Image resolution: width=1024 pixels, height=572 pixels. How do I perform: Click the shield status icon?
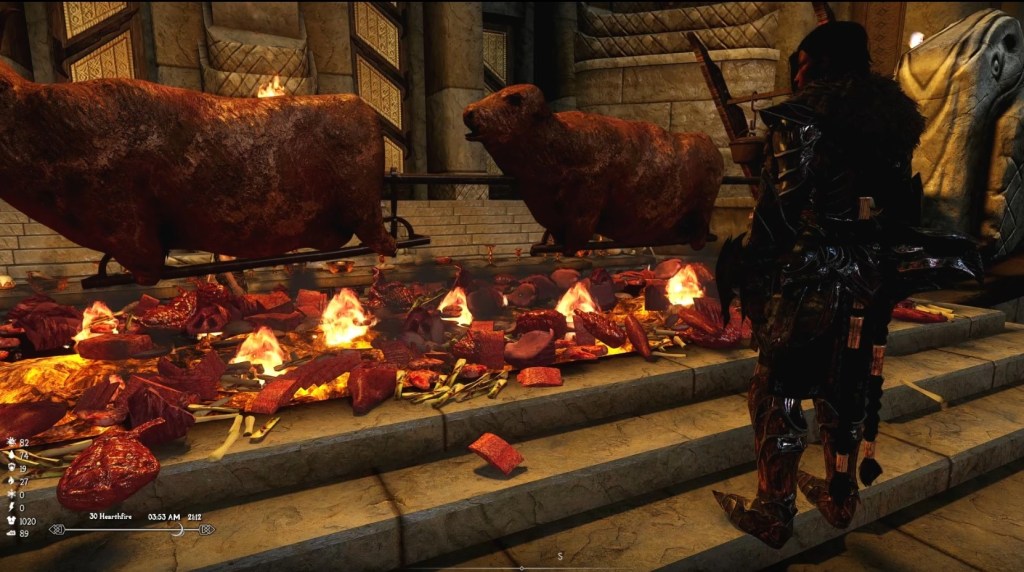point(10,468)
